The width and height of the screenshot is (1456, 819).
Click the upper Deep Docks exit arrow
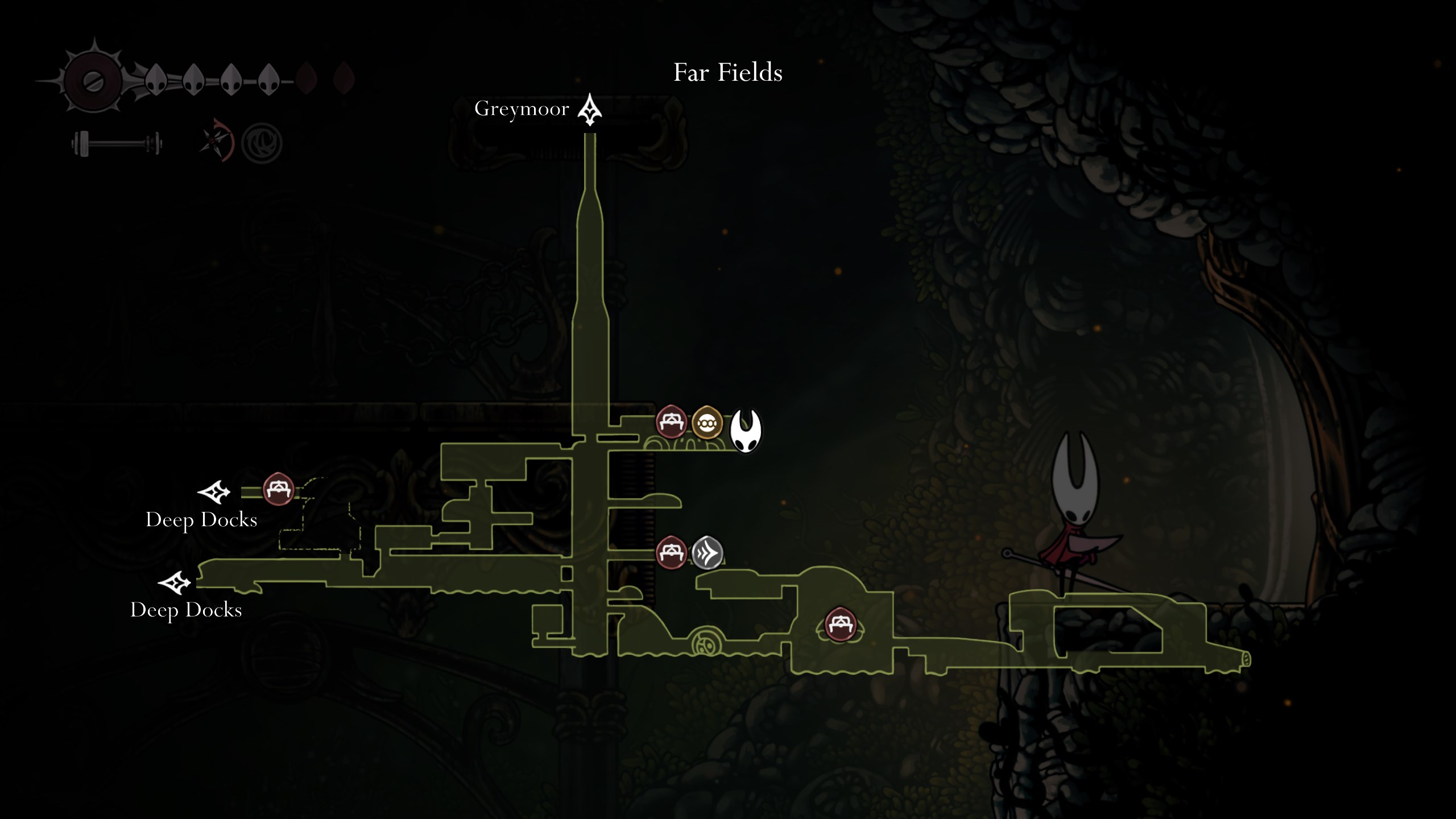point(214,492)
